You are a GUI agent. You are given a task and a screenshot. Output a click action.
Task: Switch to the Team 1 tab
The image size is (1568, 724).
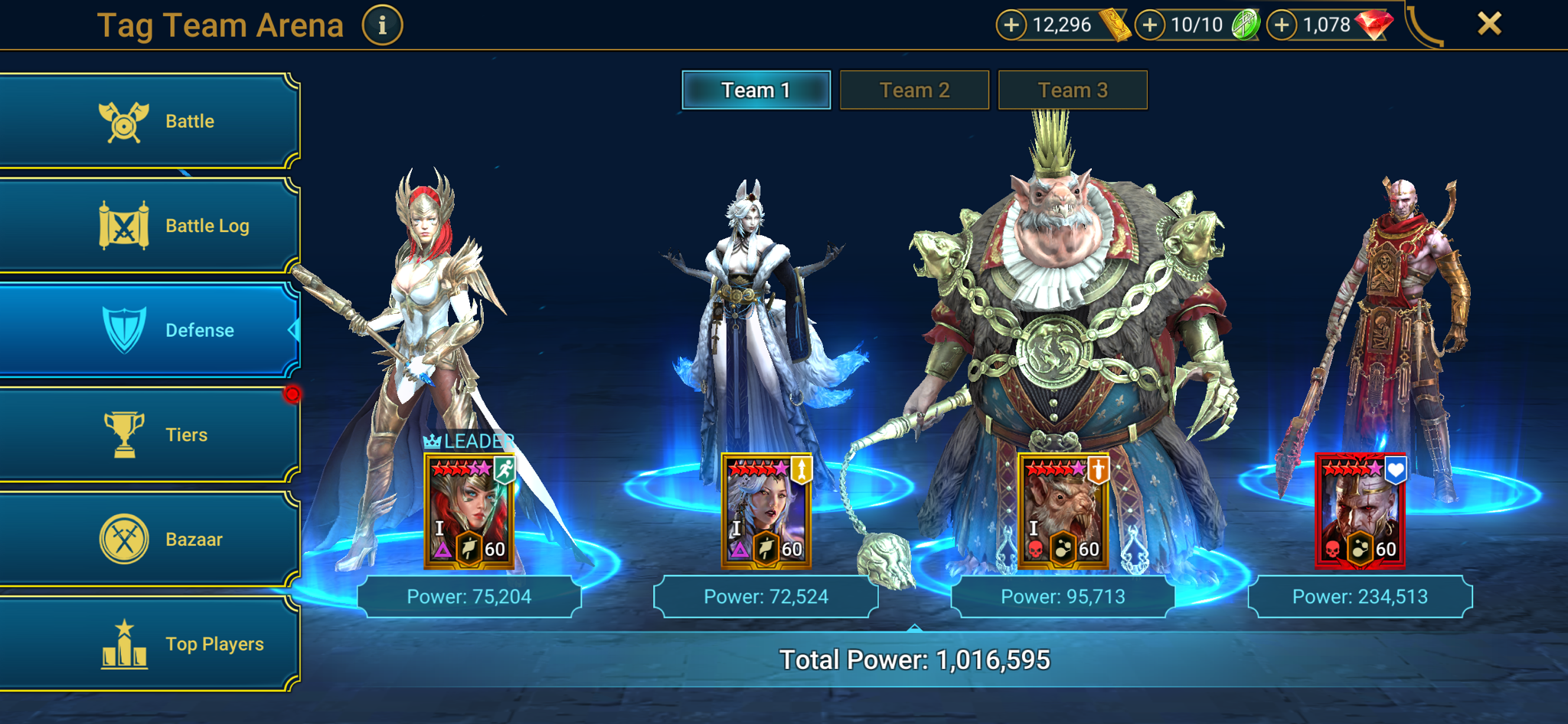tap(756, 90)
